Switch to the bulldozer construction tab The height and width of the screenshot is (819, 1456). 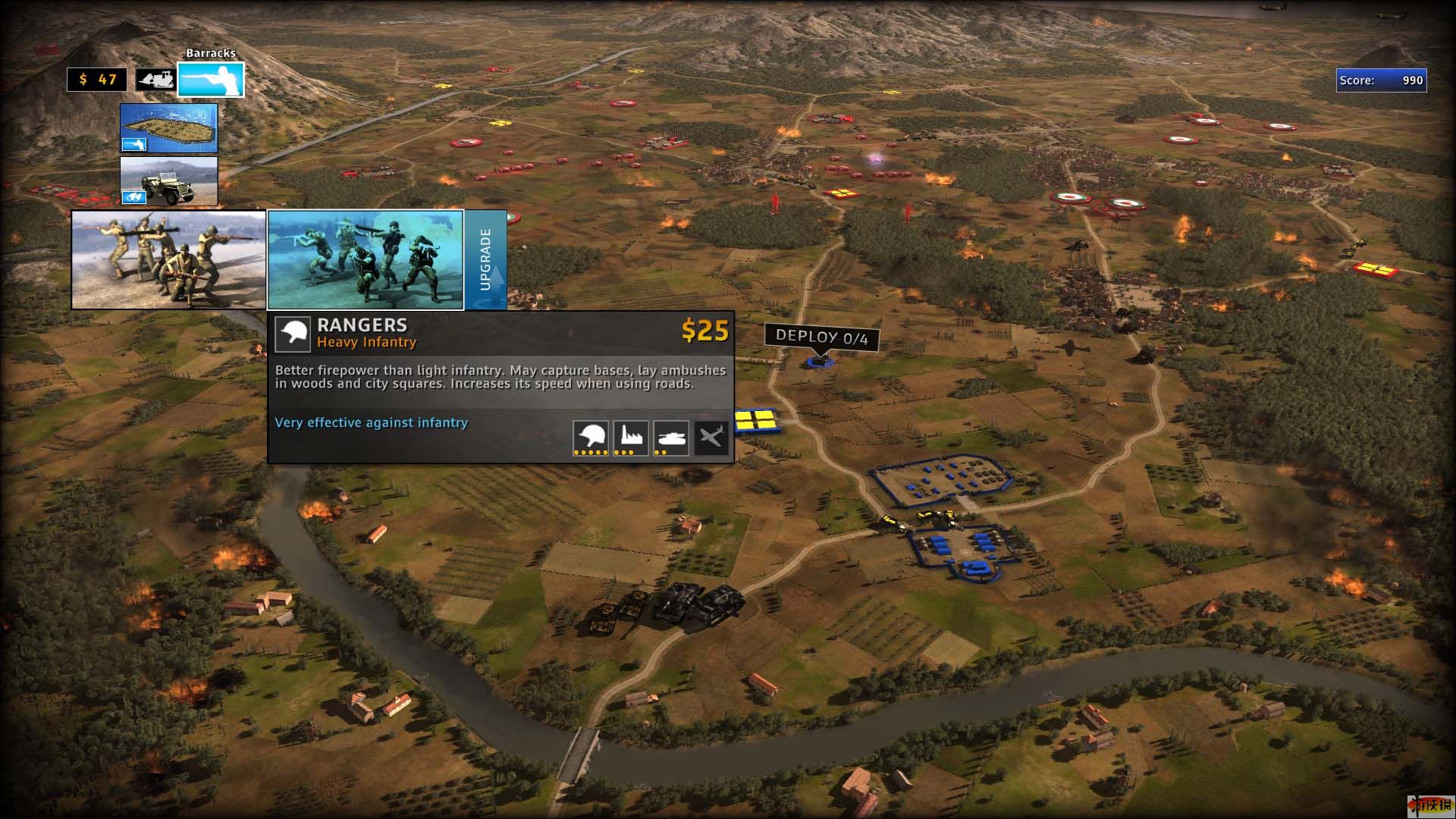(155, 80)
